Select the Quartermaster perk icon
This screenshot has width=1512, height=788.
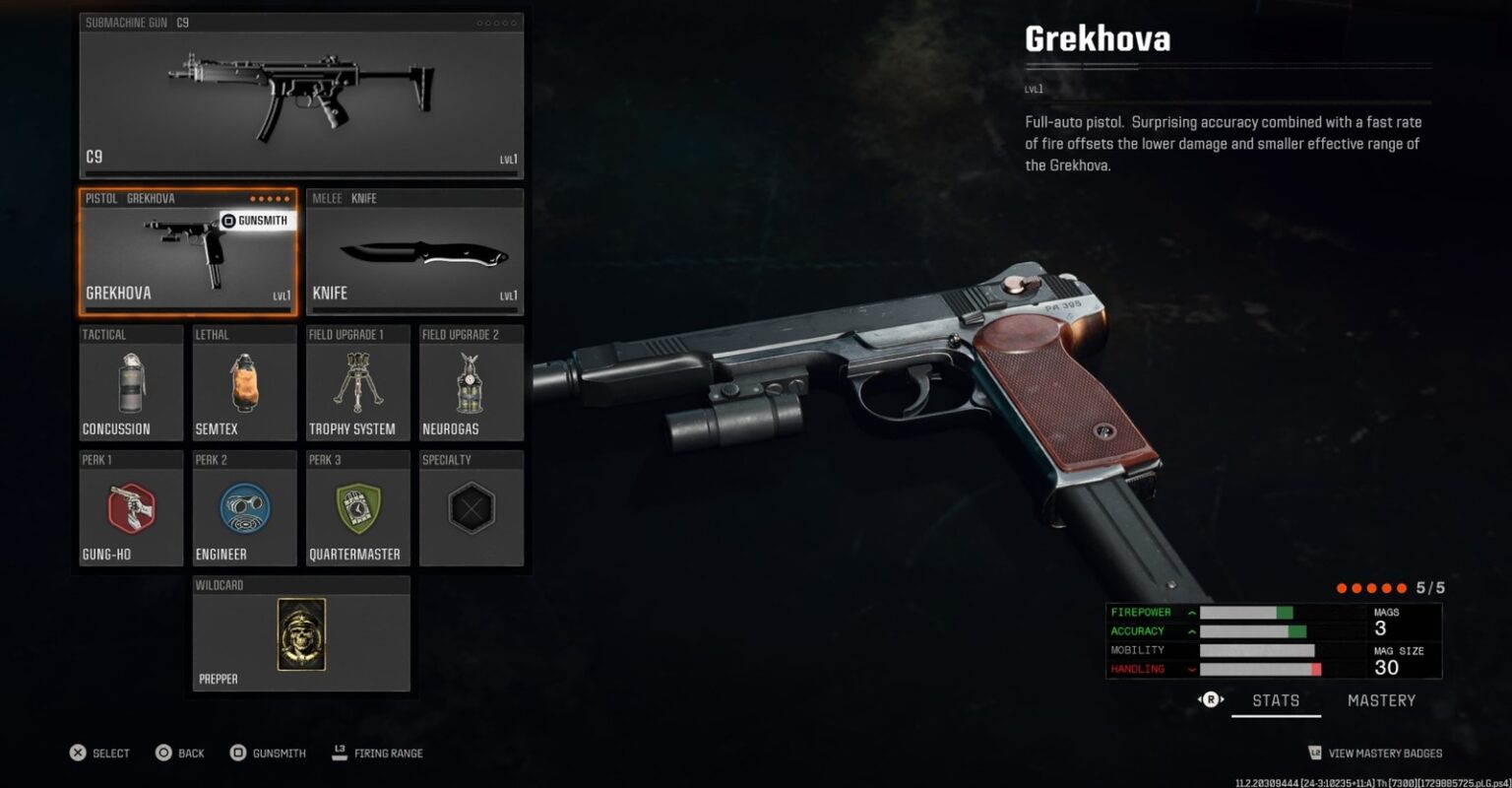[356, 508]
